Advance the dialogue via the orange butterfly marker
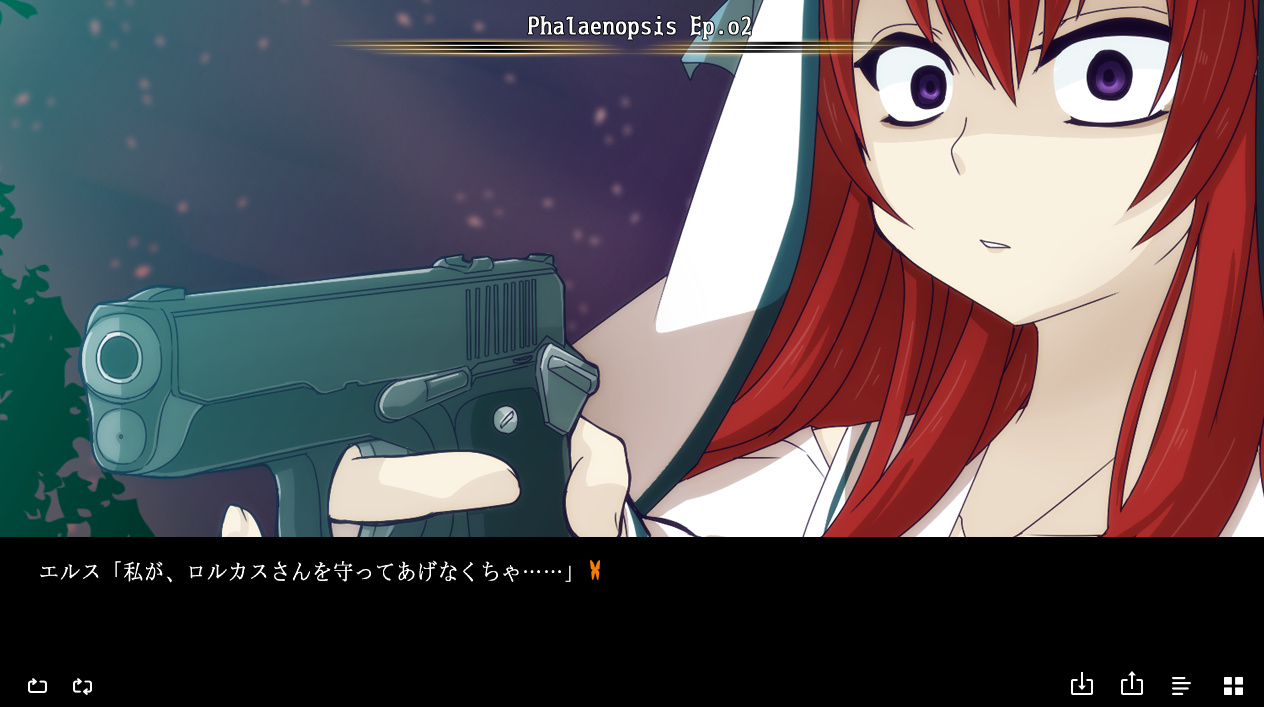This screenshot has width=1264, height=707. (595, 571)
